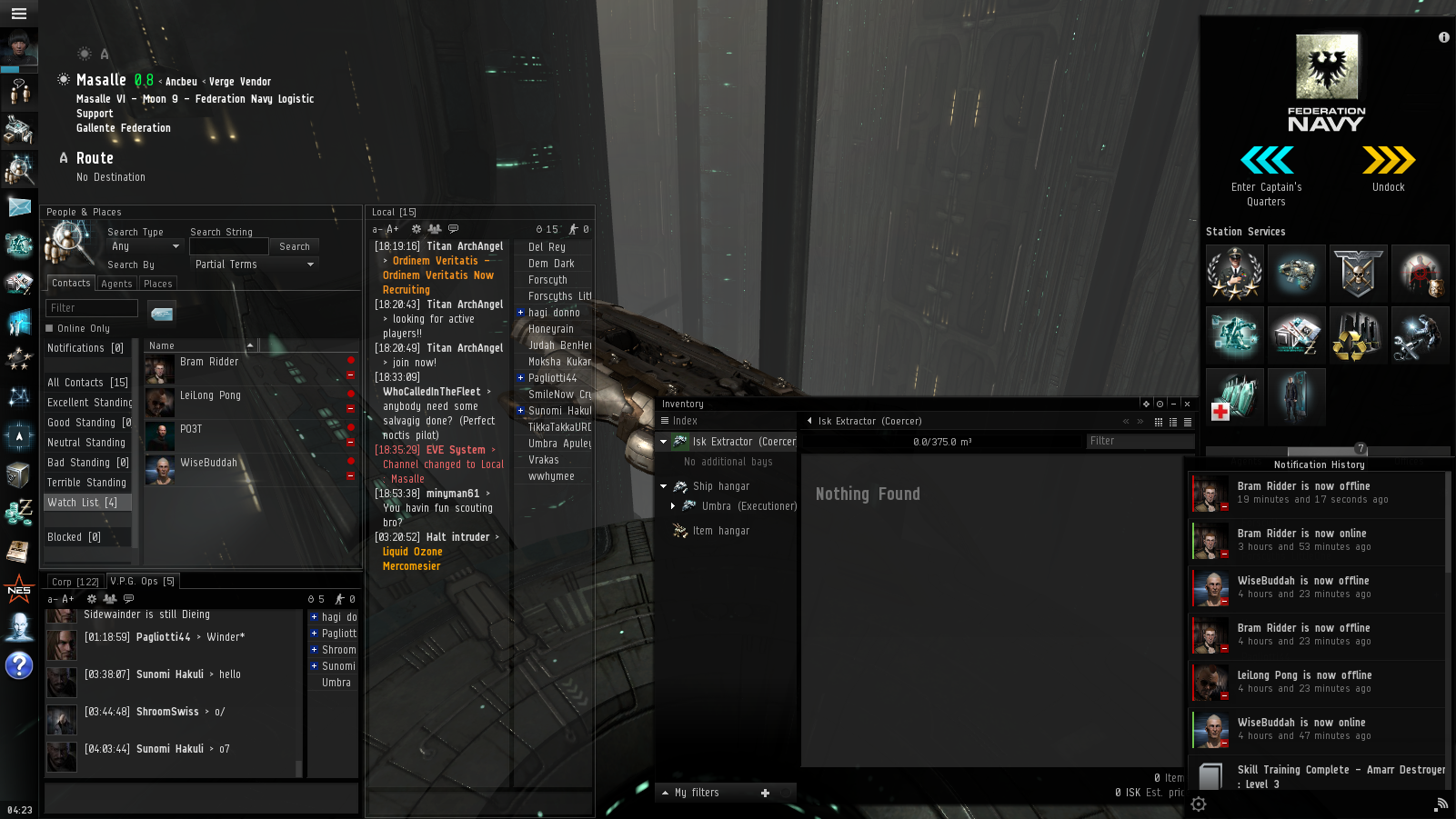The width and height of the screenshot is (1456, 819).
Task: Toggle the Online Only checkbox
Action: click(x=50, y=328)
